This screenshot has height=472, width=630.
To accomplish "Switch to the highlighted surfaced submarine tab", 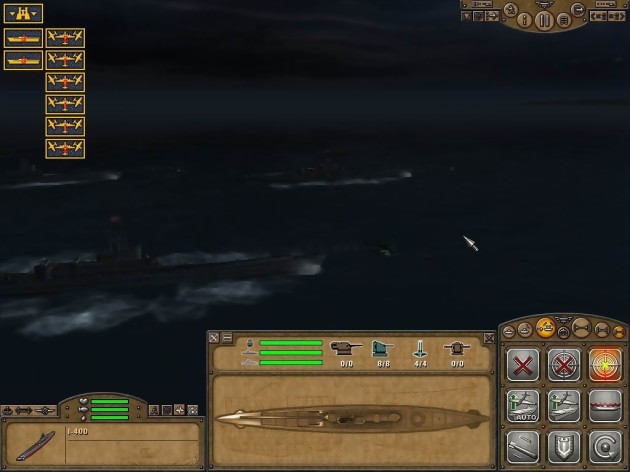I will click(545, 326).
